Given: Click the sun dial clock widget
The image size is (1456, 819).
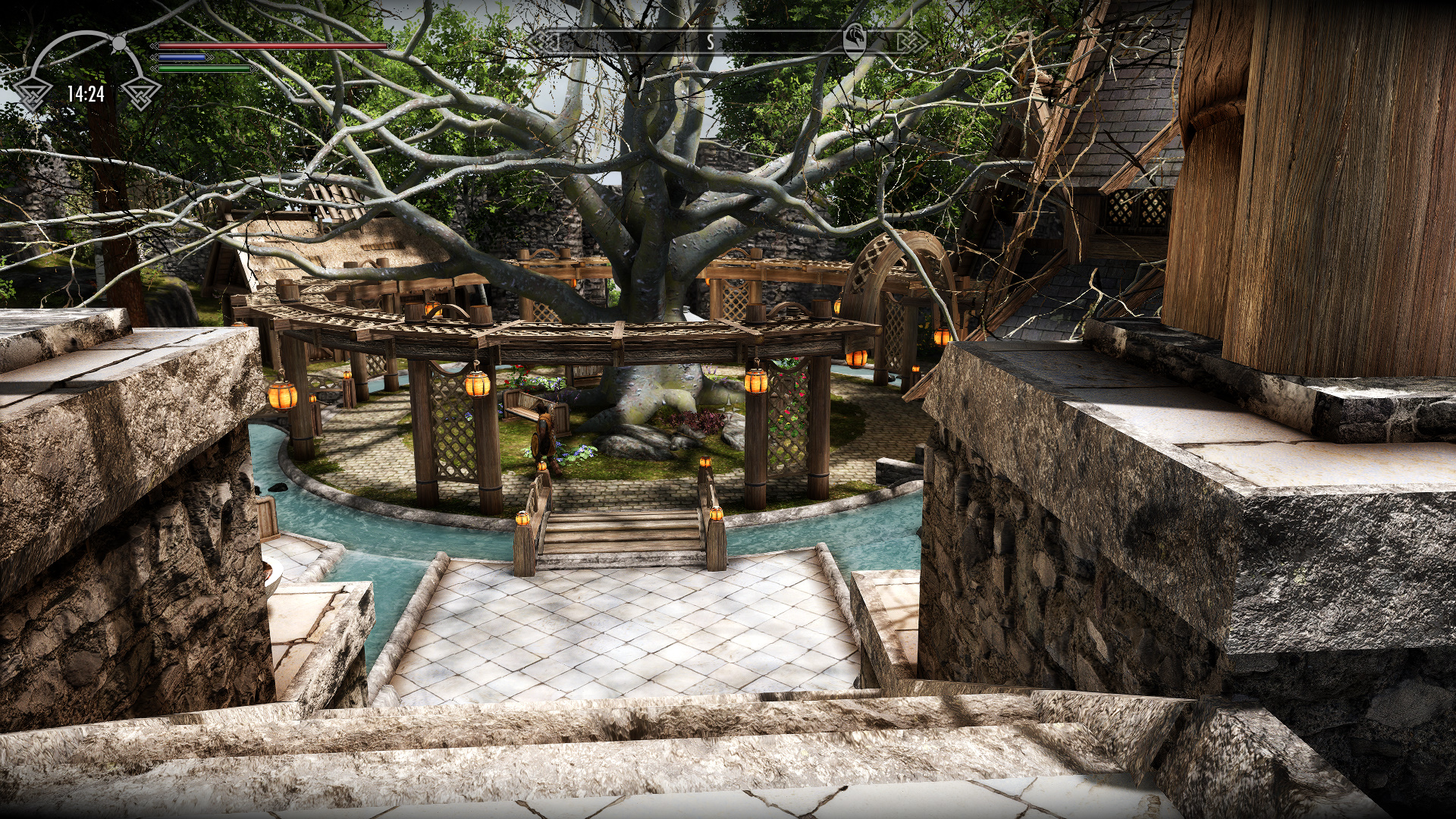Looking at the screenshot, I should pyautogui.click(x=86, y=72).
